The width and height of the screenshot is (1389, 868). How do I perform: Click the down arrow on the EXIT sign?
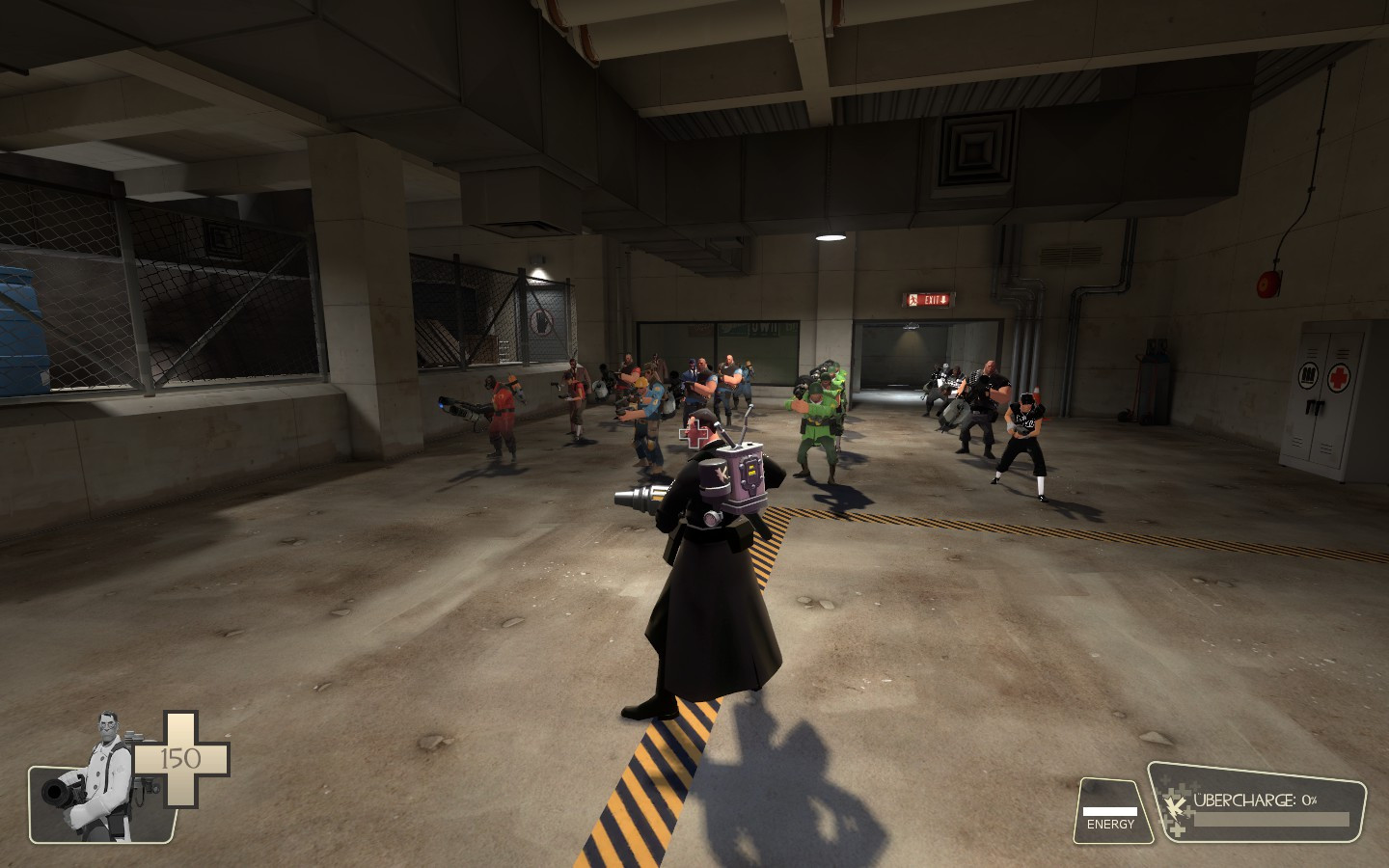(x=943, y=300)
